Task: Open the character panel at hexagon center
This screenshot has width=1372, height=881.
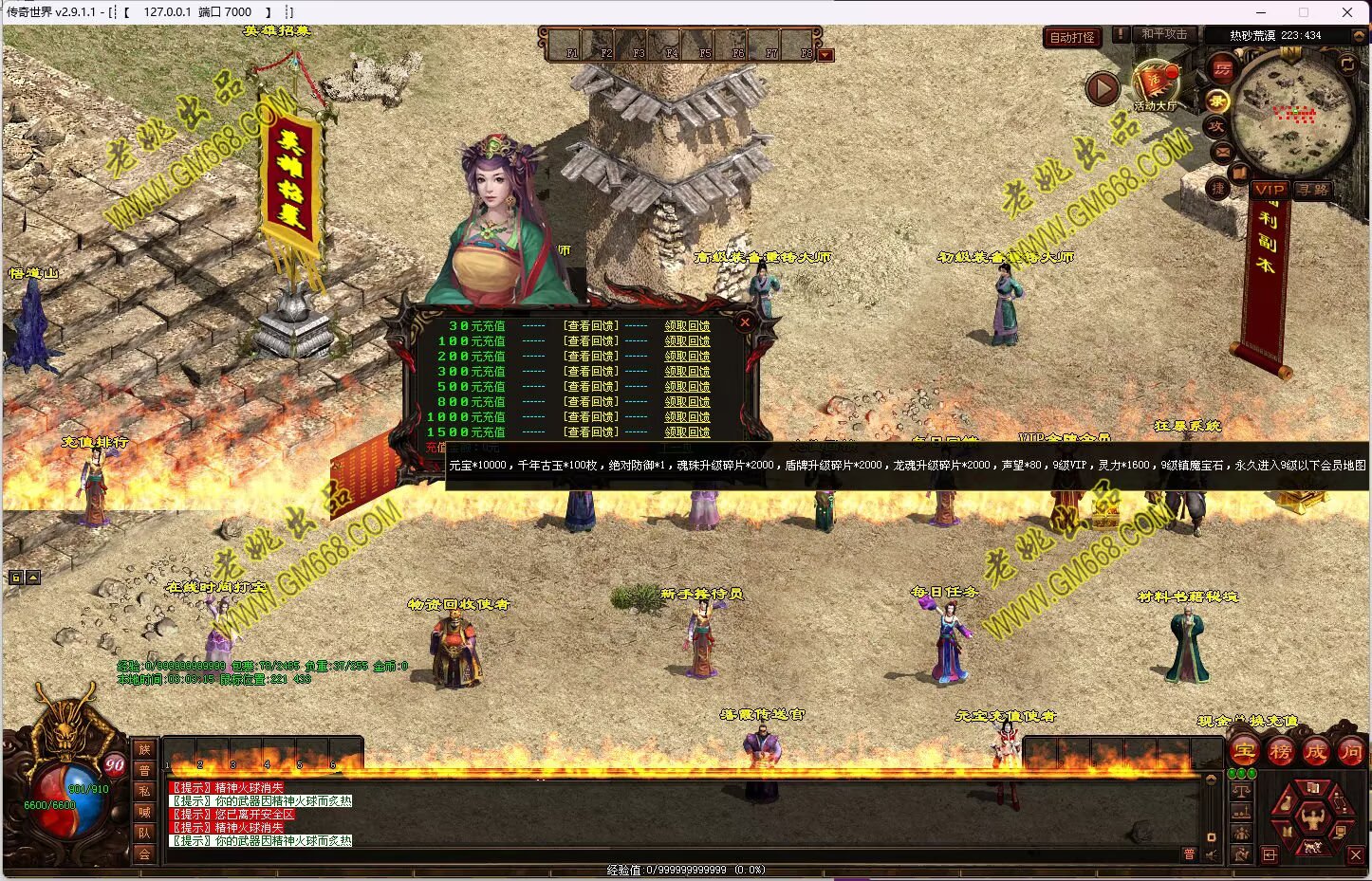Action: [x=1312, y=817]
